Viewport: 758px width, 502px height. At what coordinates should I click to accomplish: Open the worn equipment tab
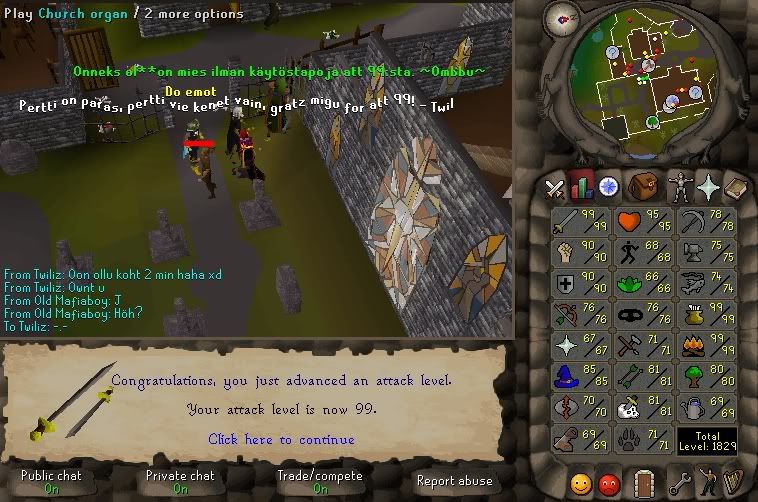pos(679,187)
